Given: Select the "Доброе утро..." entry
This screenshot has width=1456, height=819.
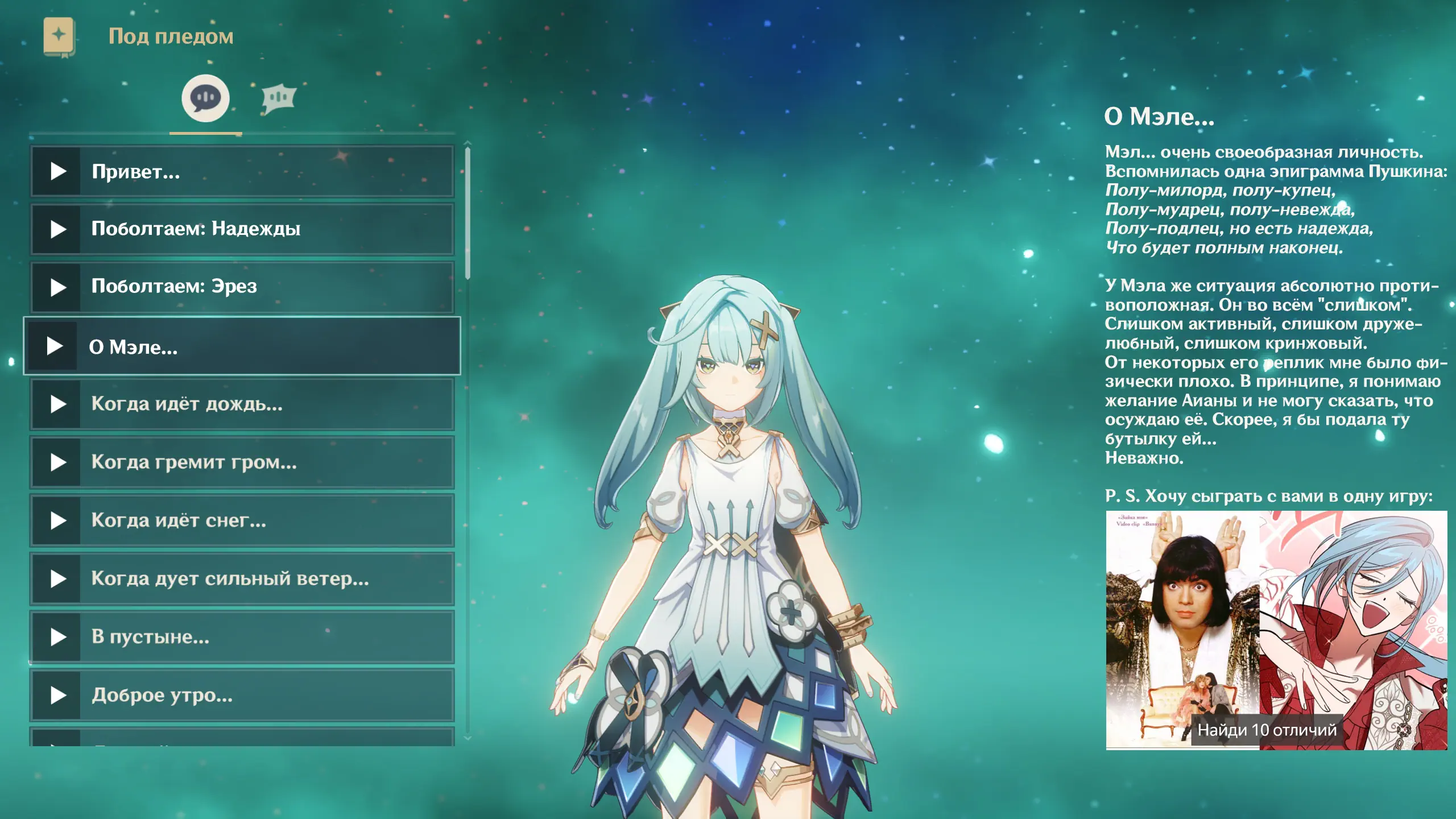Looking at the screenshot, I should point(242,695).
